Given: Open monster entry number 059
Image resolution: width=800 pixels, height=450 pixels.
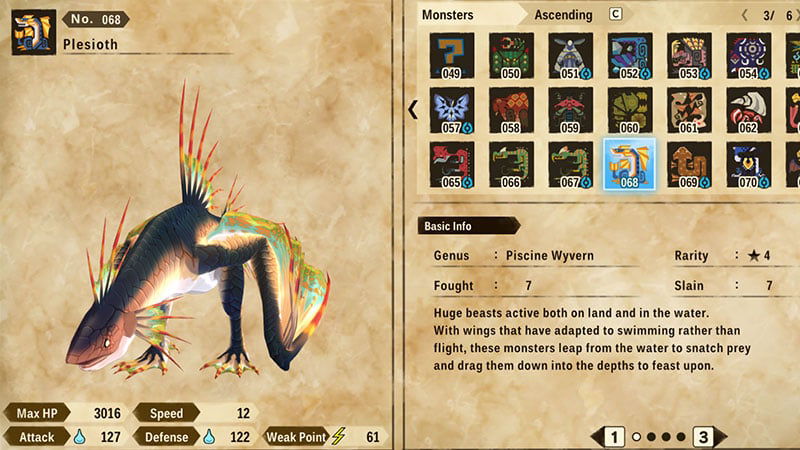Looking at the screenshot, I should pos(570,110).
